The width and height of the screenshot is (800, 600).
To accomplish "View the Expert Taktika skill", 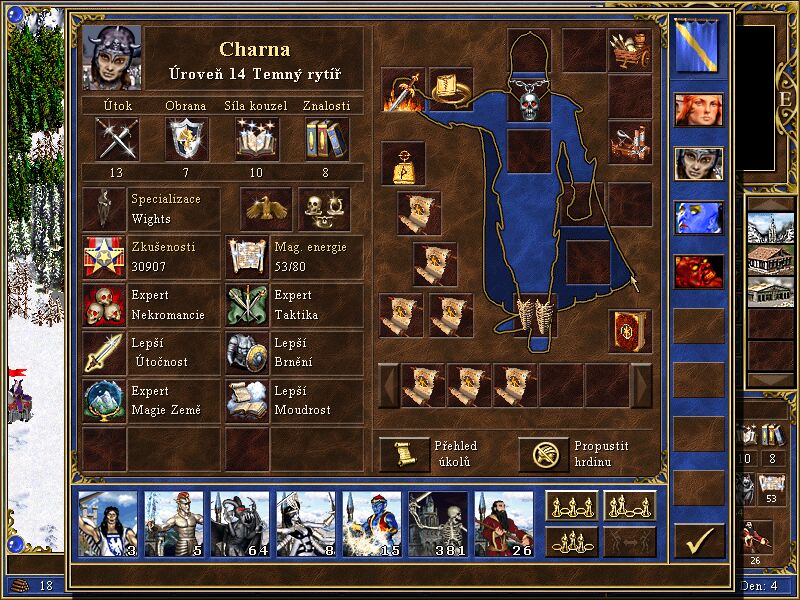I will pos(247,305).
